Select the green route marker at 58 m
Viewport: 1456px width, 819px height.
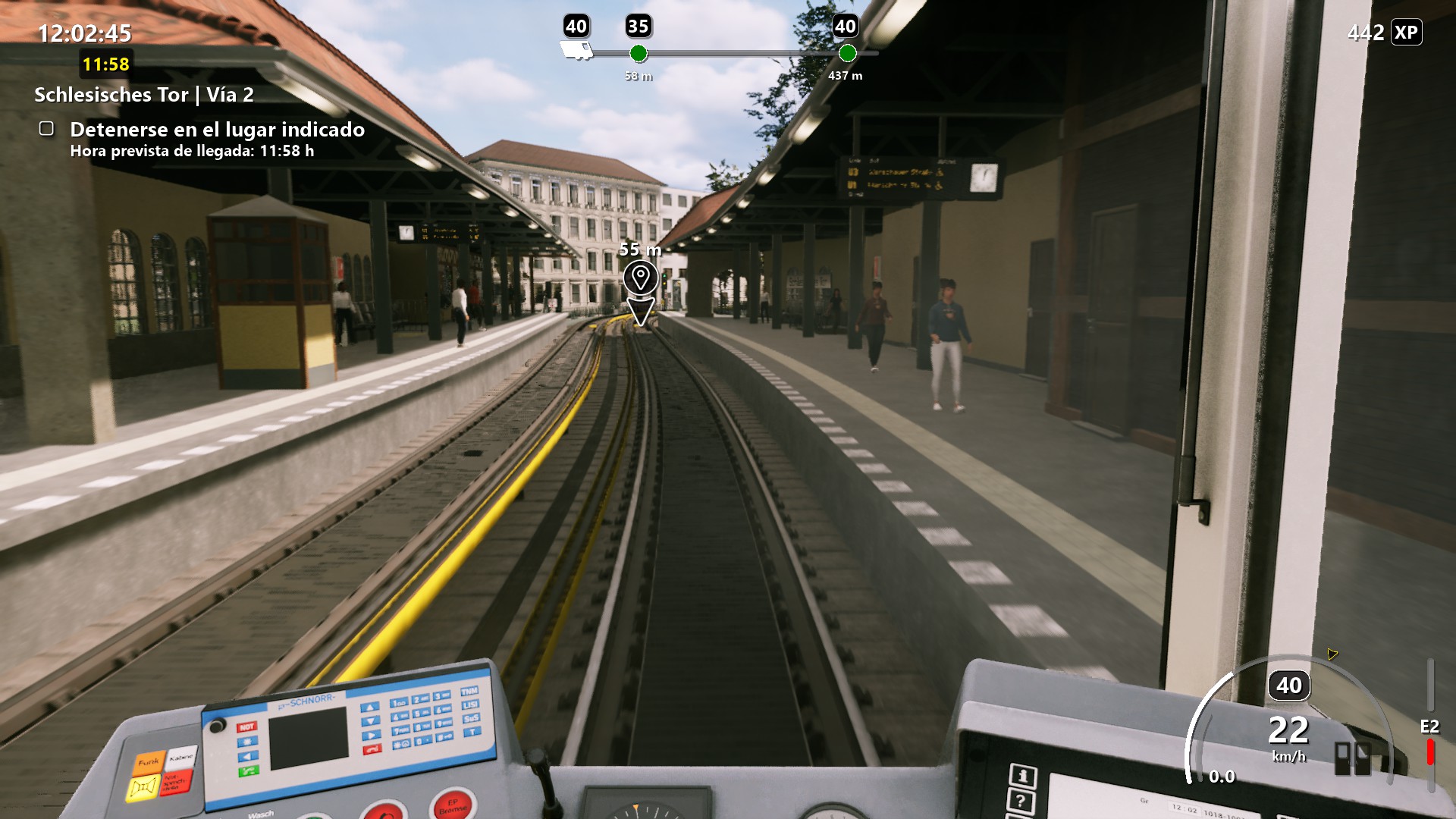(x=639, y=53)
